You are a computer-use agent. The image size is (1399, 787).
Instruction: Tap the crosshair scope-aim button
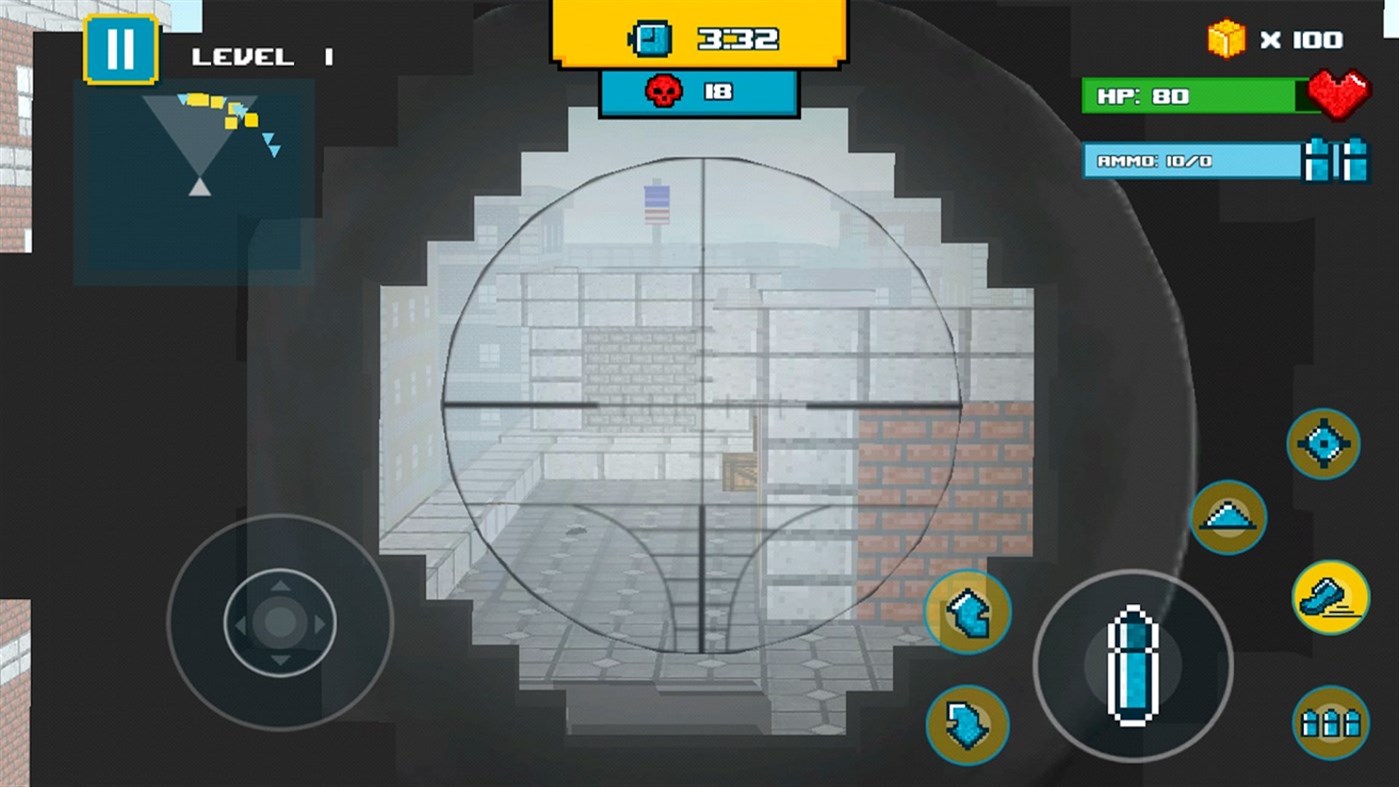pos(1323,443)
